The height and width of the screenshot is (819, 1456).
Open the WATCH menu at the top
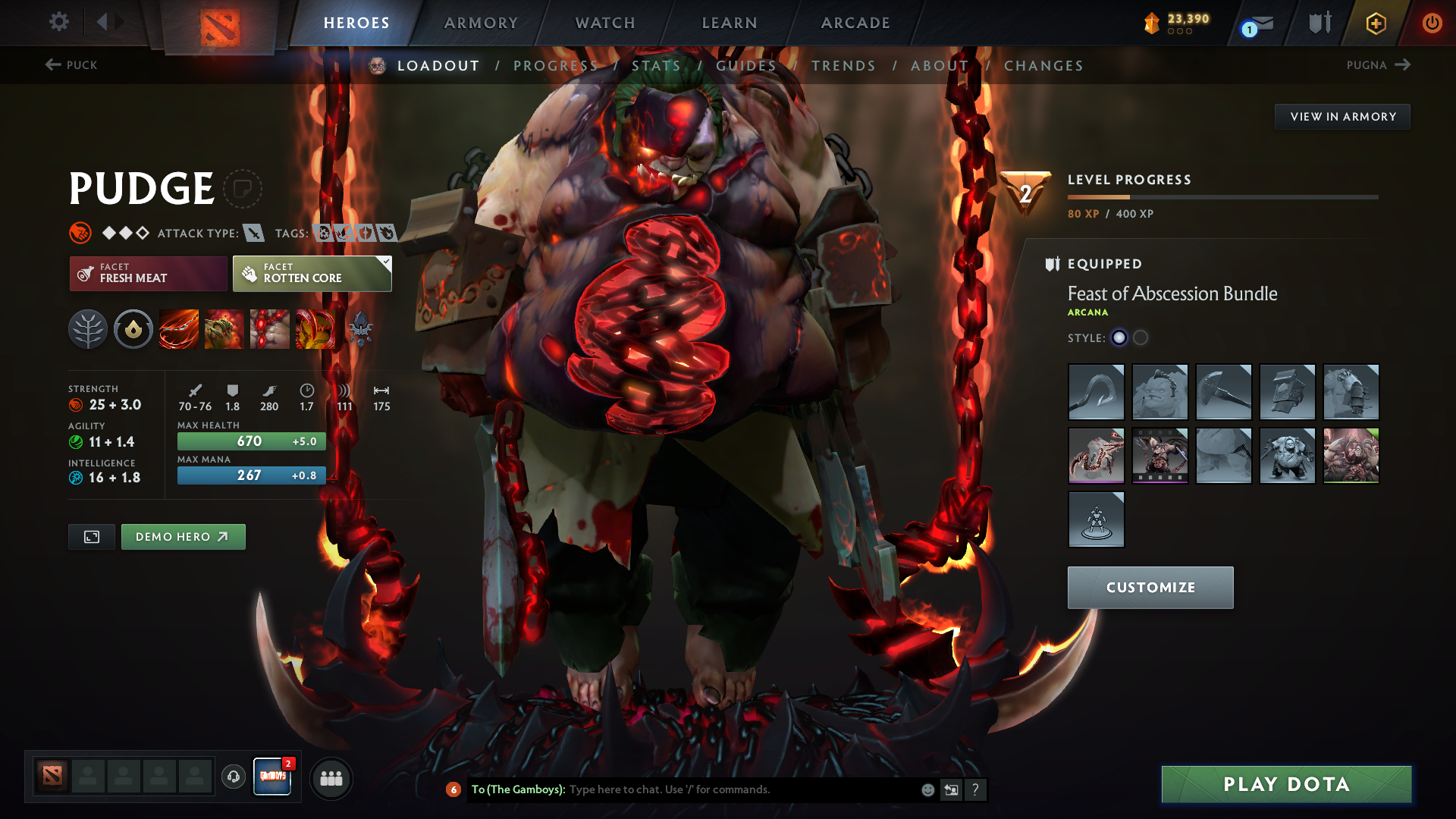tap(604, 23)
